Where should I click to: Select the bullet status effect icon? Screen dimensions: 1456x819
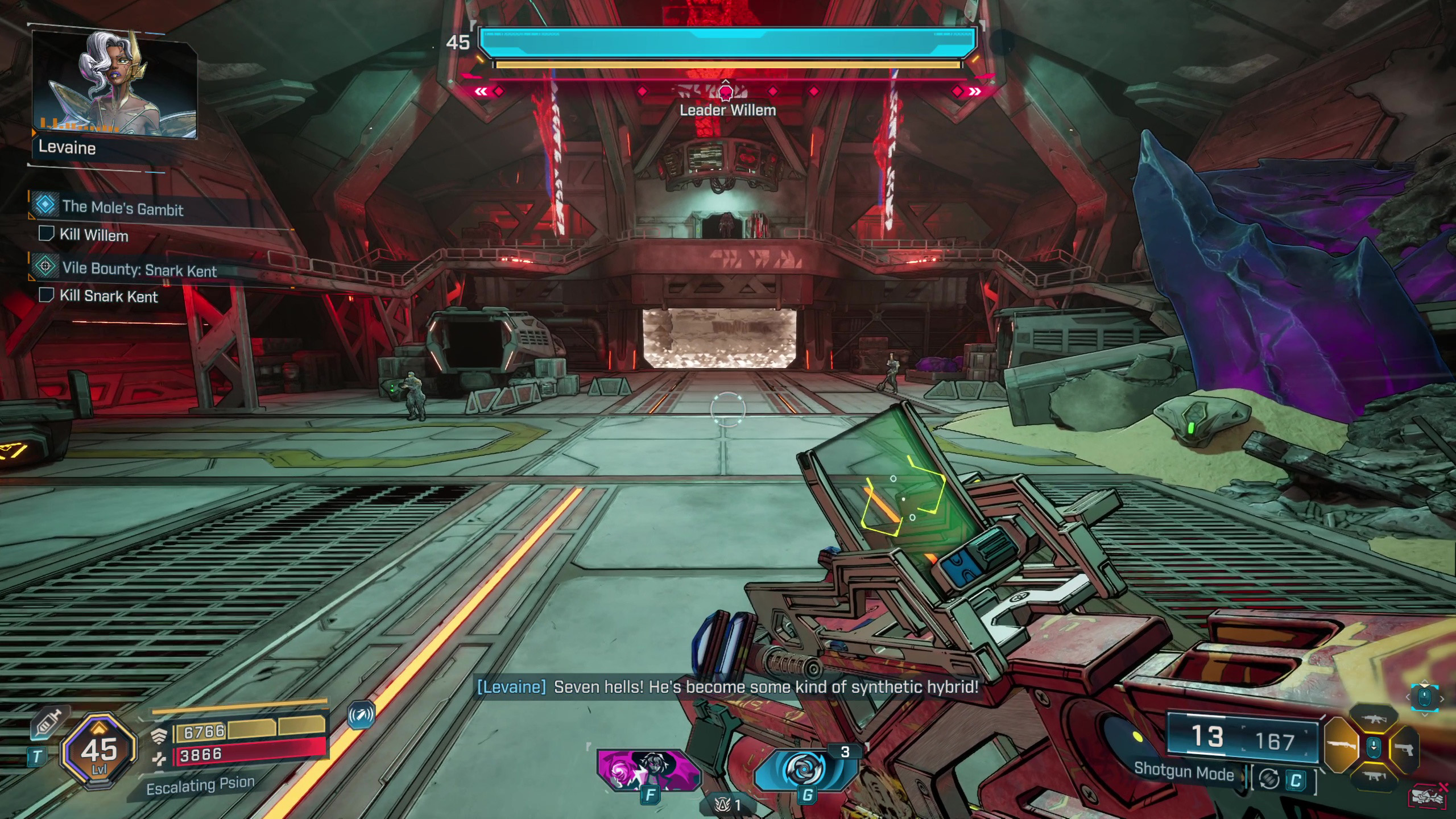tap(362, 715)
